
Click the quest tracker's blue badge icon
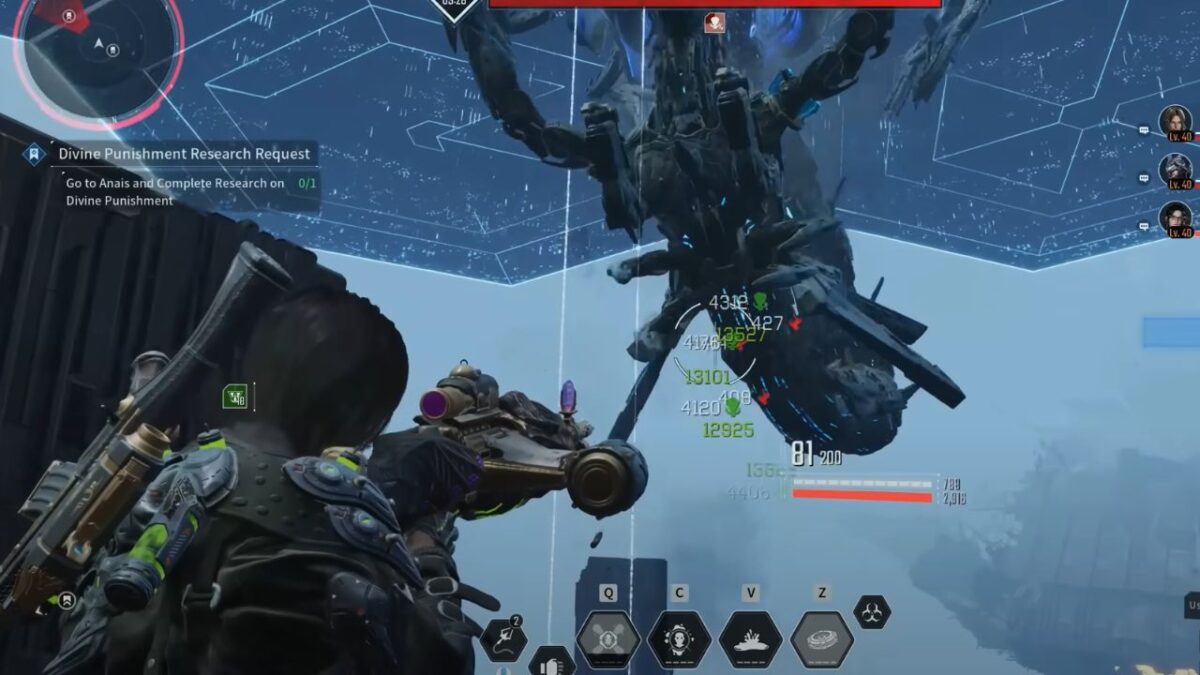(x=35, y=154)
